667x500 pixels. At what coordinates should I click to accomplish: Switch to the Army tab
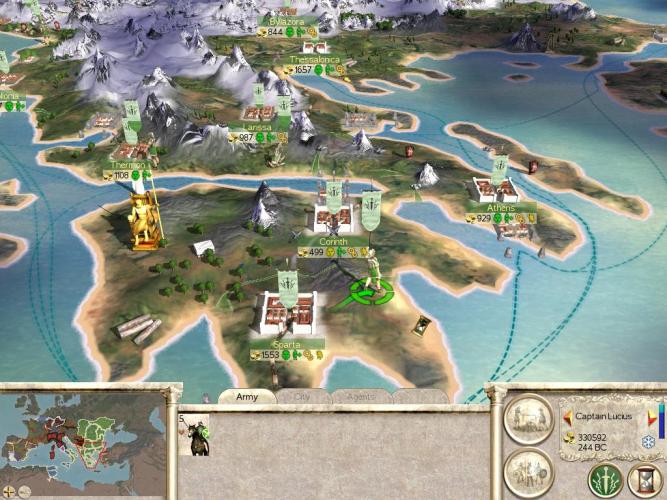pyautogui.click(x=246, y=396)
